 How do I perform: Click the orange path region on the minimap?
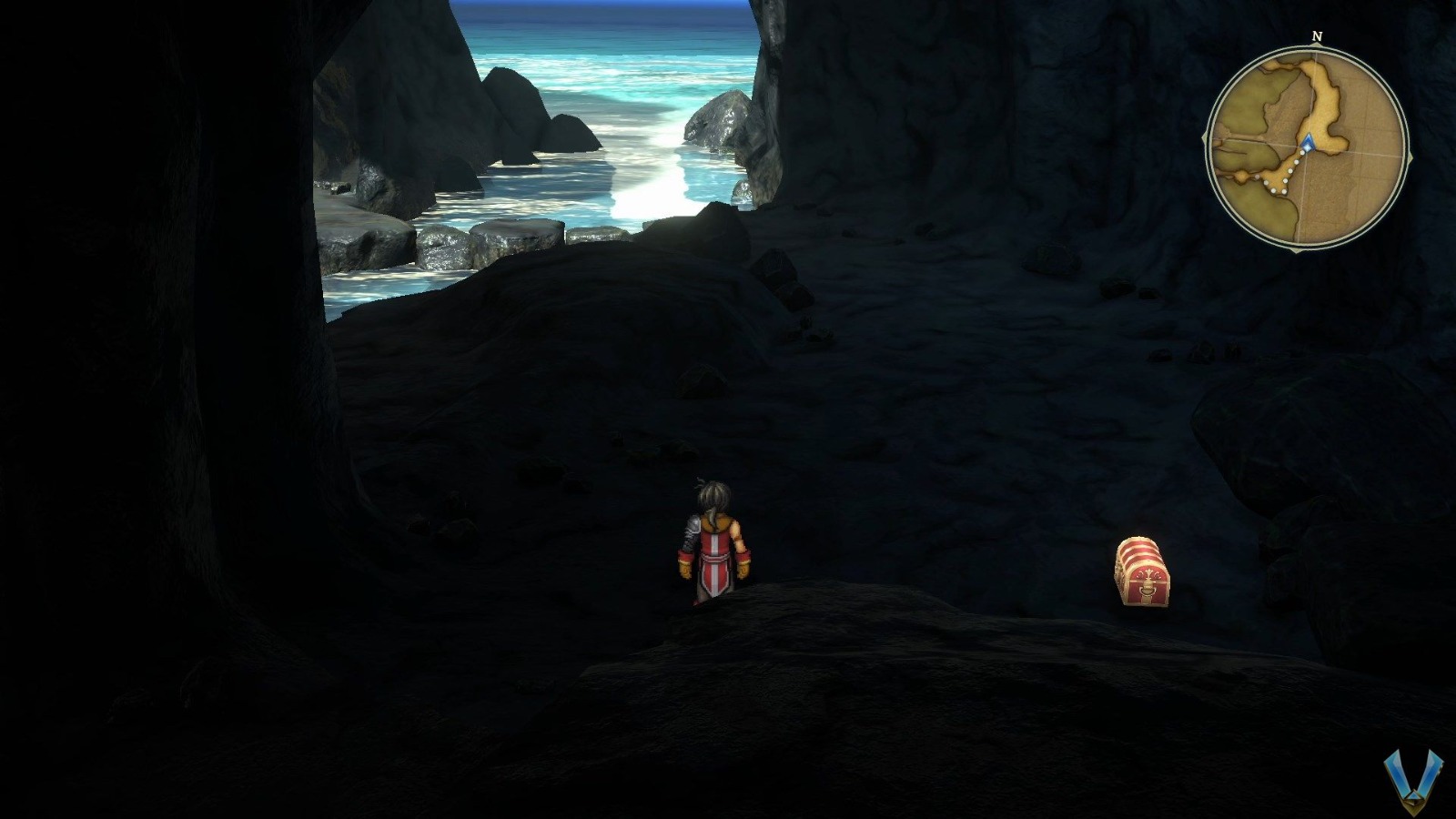(x=1319, y=92)
